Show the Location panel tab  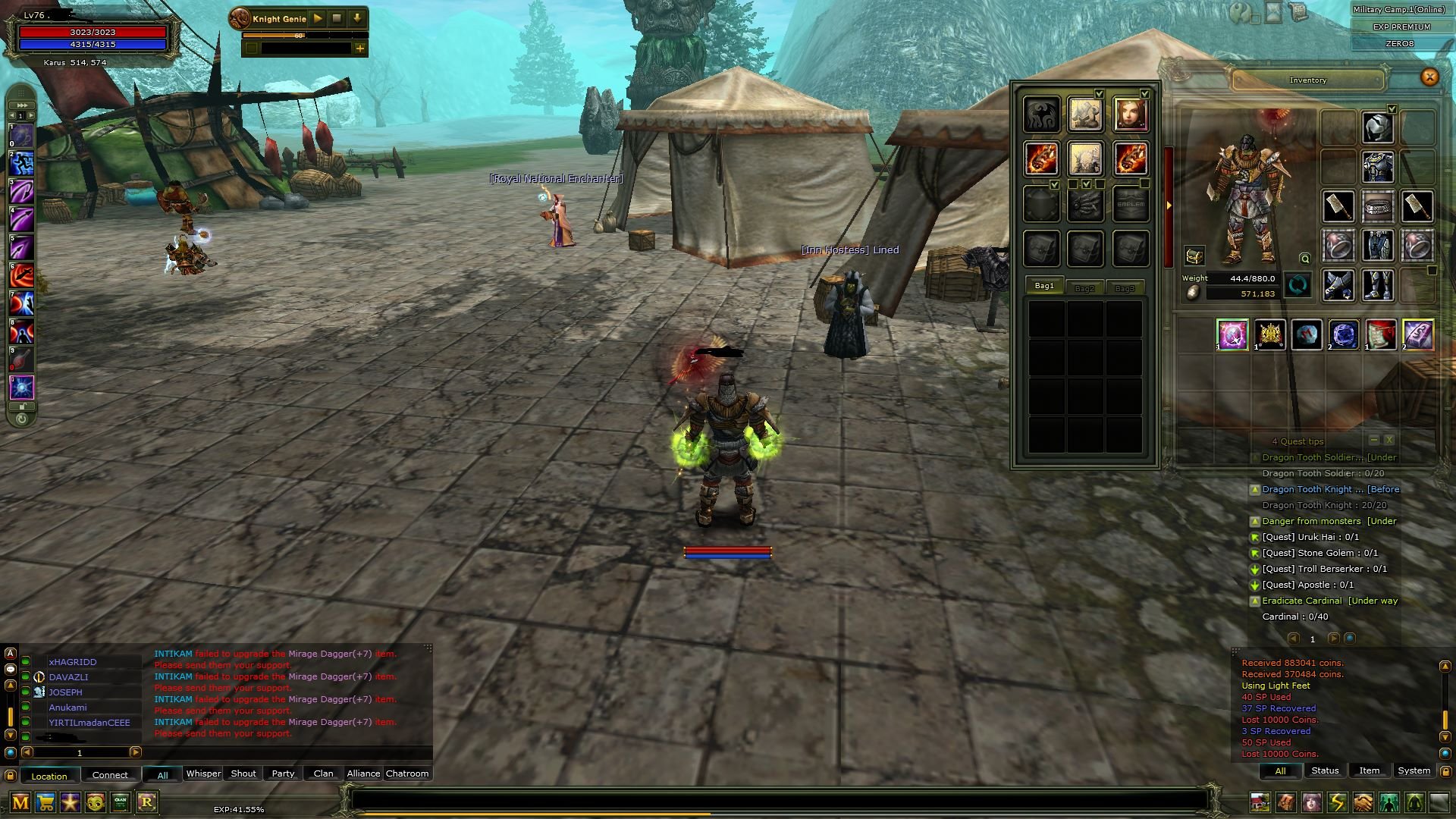tap(49, 776)
